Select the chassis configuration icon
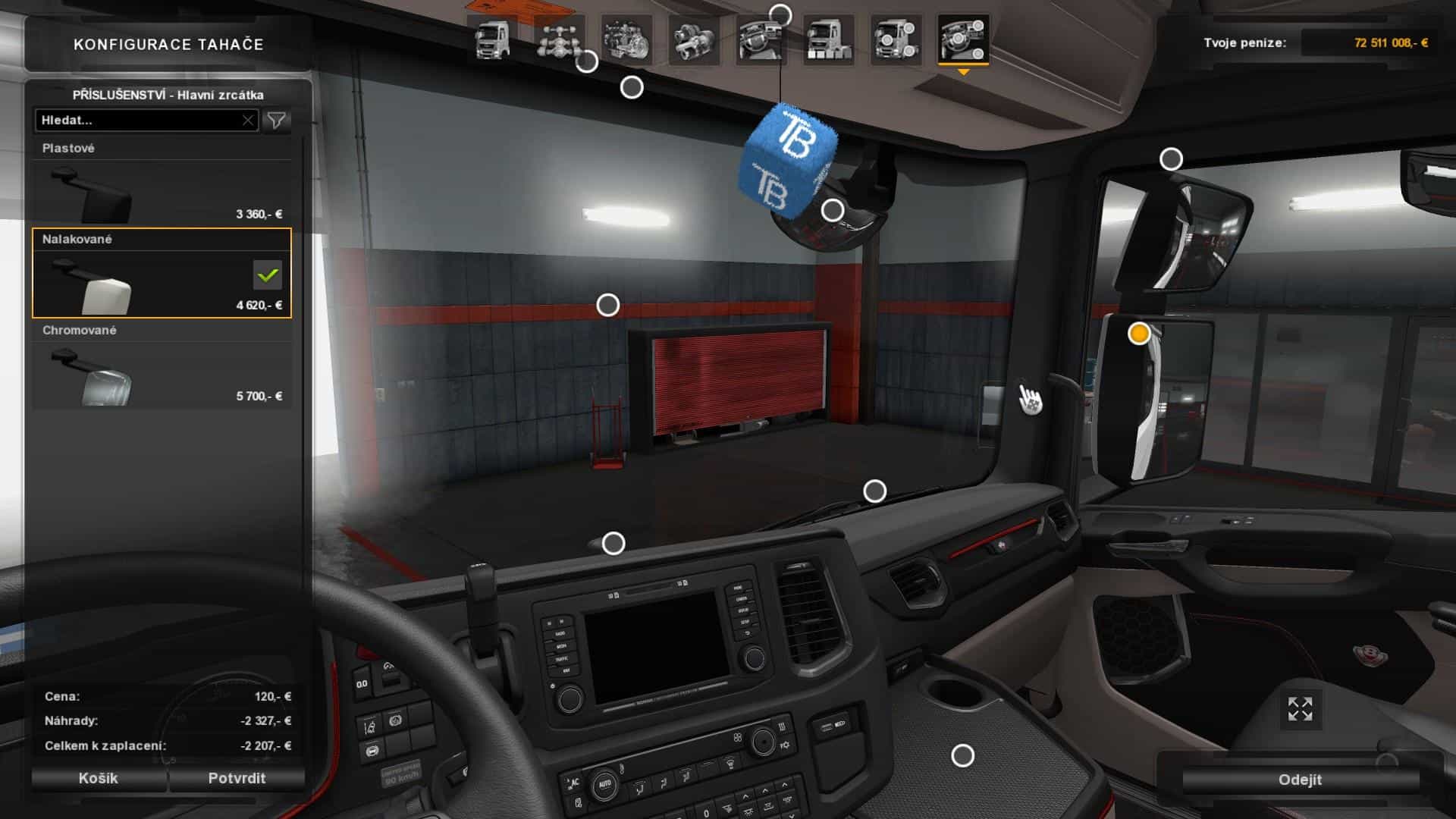1456x819 pixels. coord(559,38)
